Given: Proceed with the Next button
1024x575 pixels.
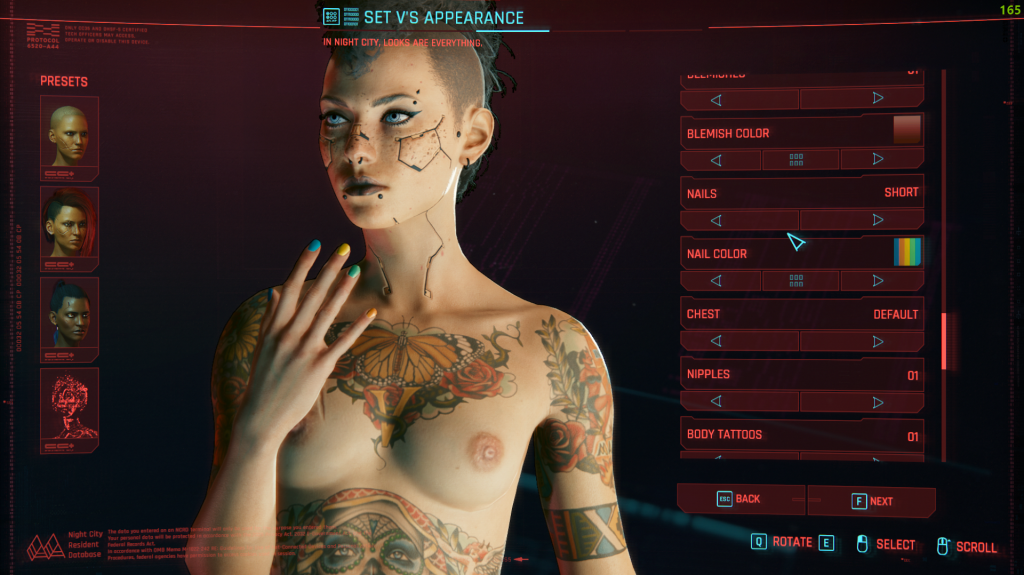Looking at the screenshot, I should [x=872, y=501].
